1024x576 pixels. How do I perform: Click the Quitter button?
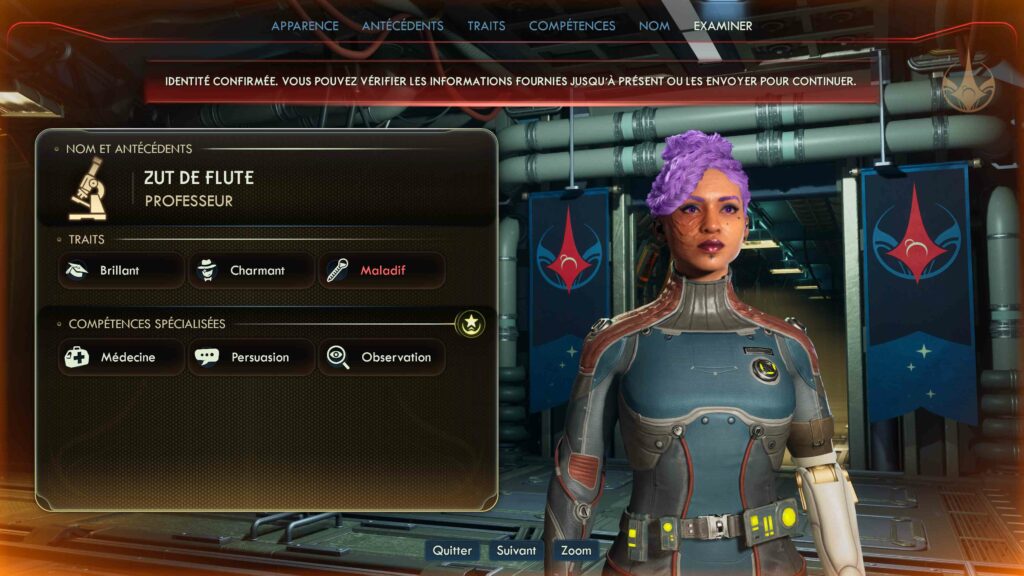click(x=452, y=550)
